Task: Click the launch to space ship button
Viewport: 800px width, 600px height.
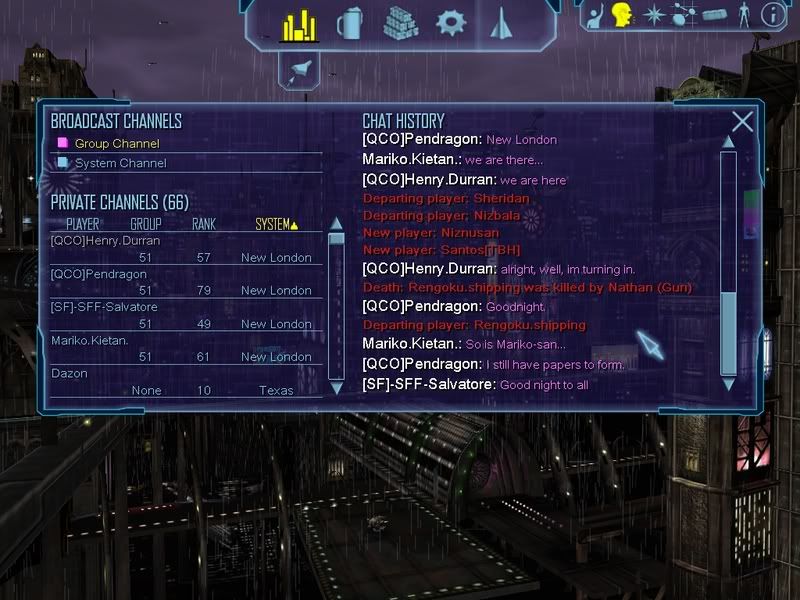Action: coord(299,69)
